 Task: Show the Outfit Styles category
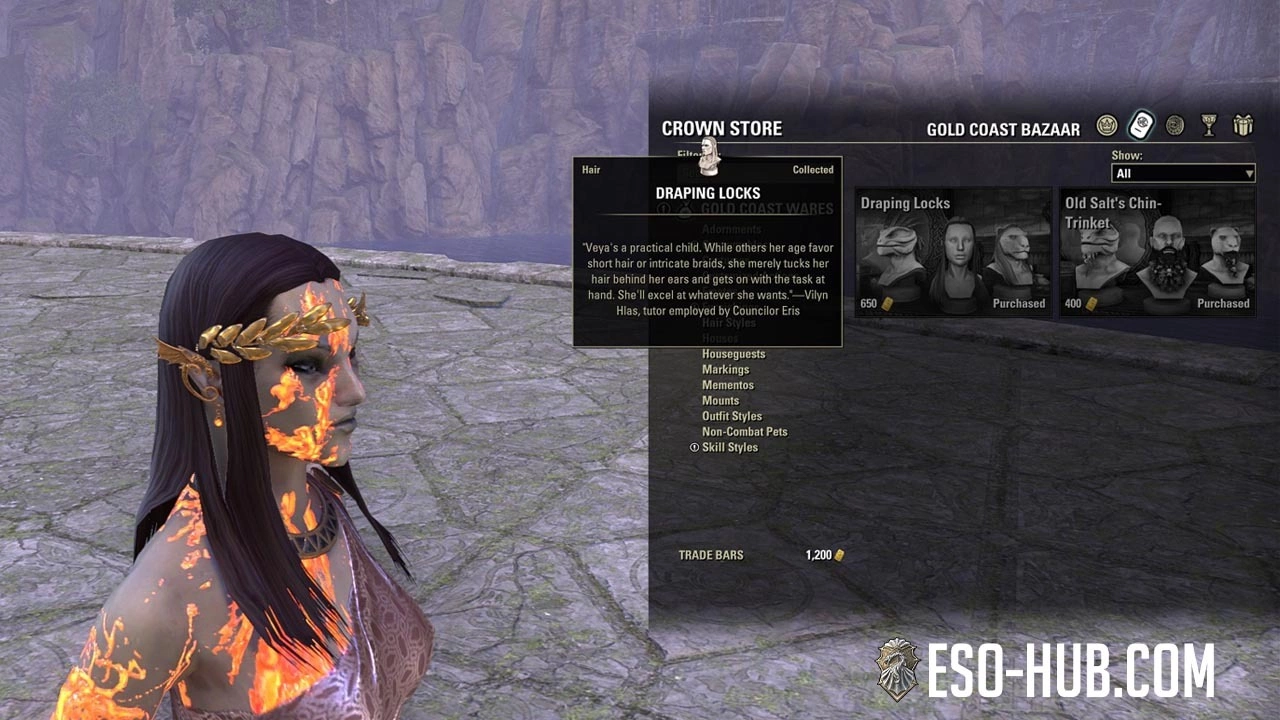pos(731,416)
